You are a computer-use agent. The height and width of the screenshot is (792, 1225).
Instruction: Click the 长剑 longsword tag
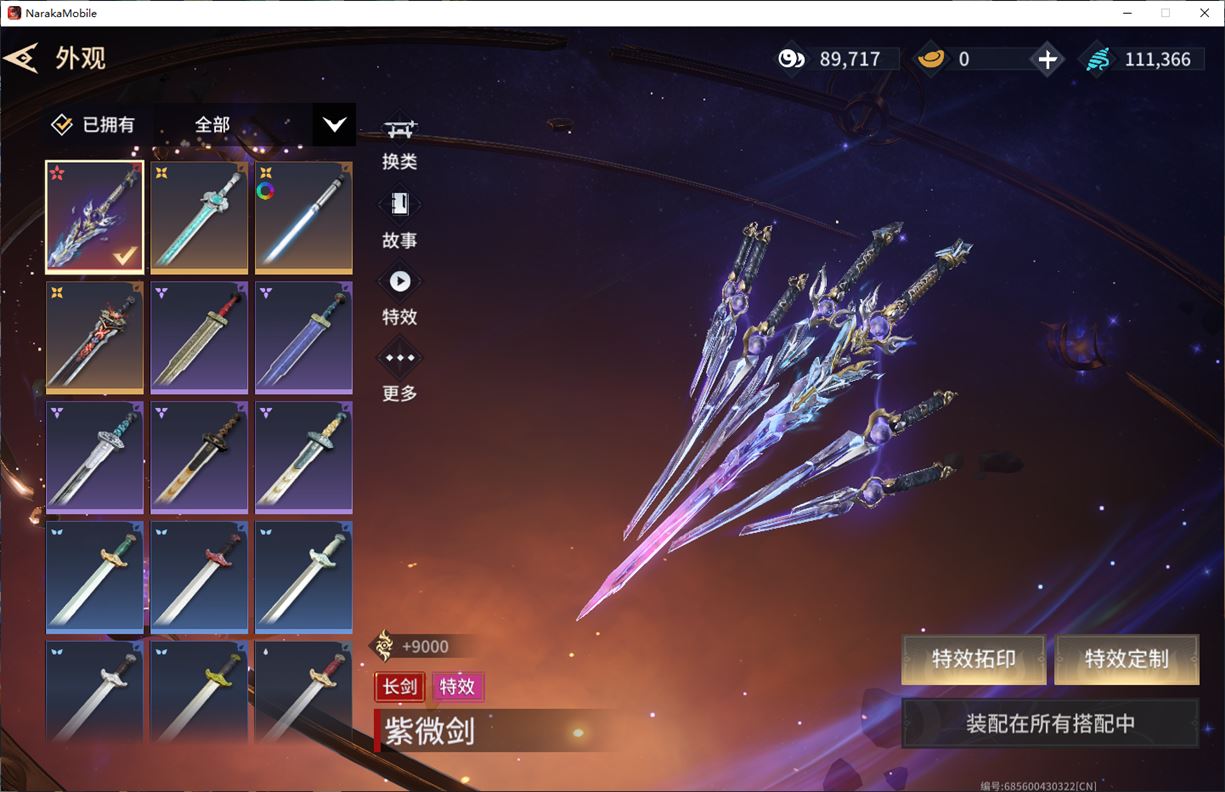click(x=400, y=687)
